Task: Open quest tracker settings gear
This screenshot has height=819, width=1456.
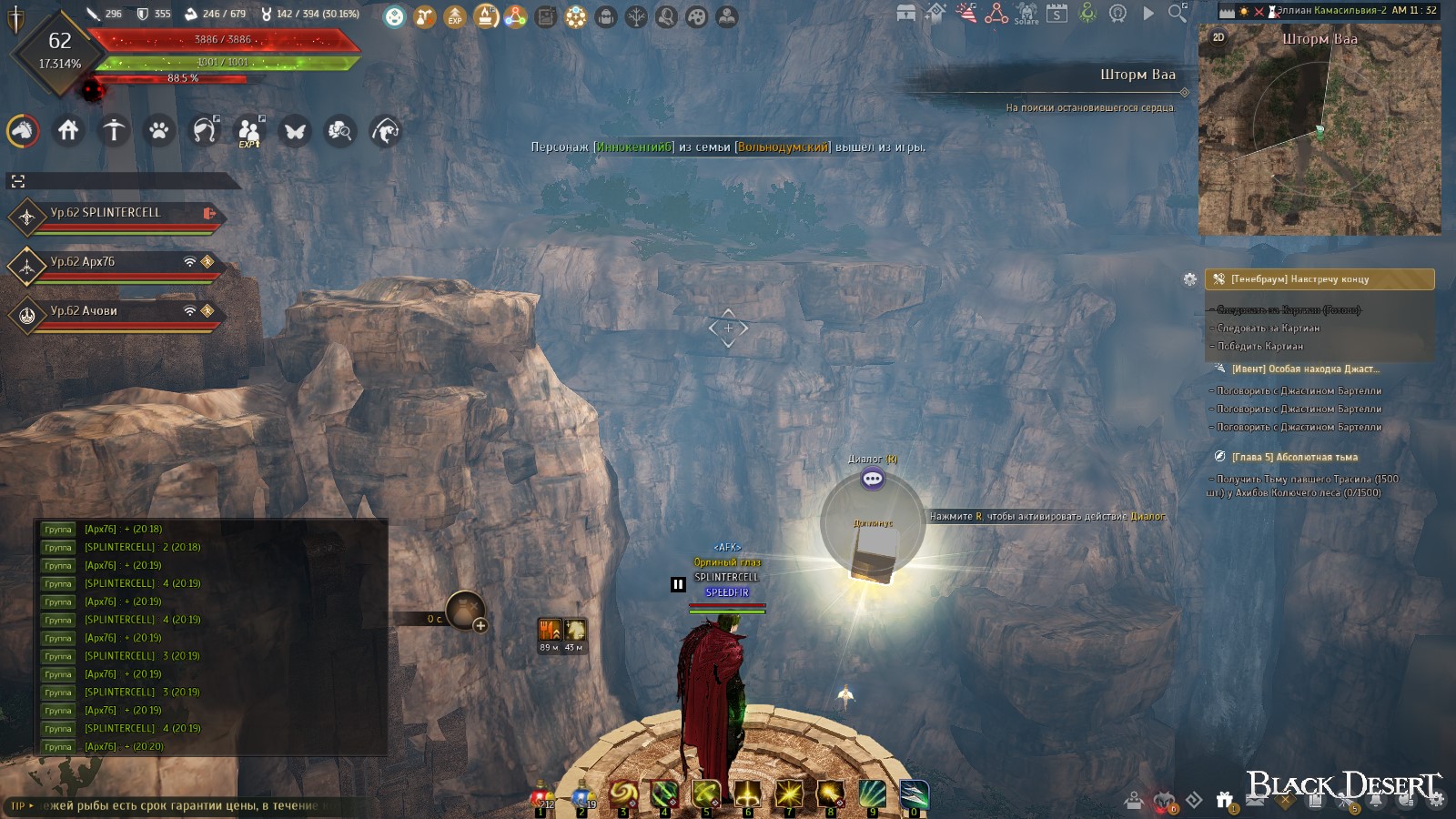Action: click(1189, 279)
